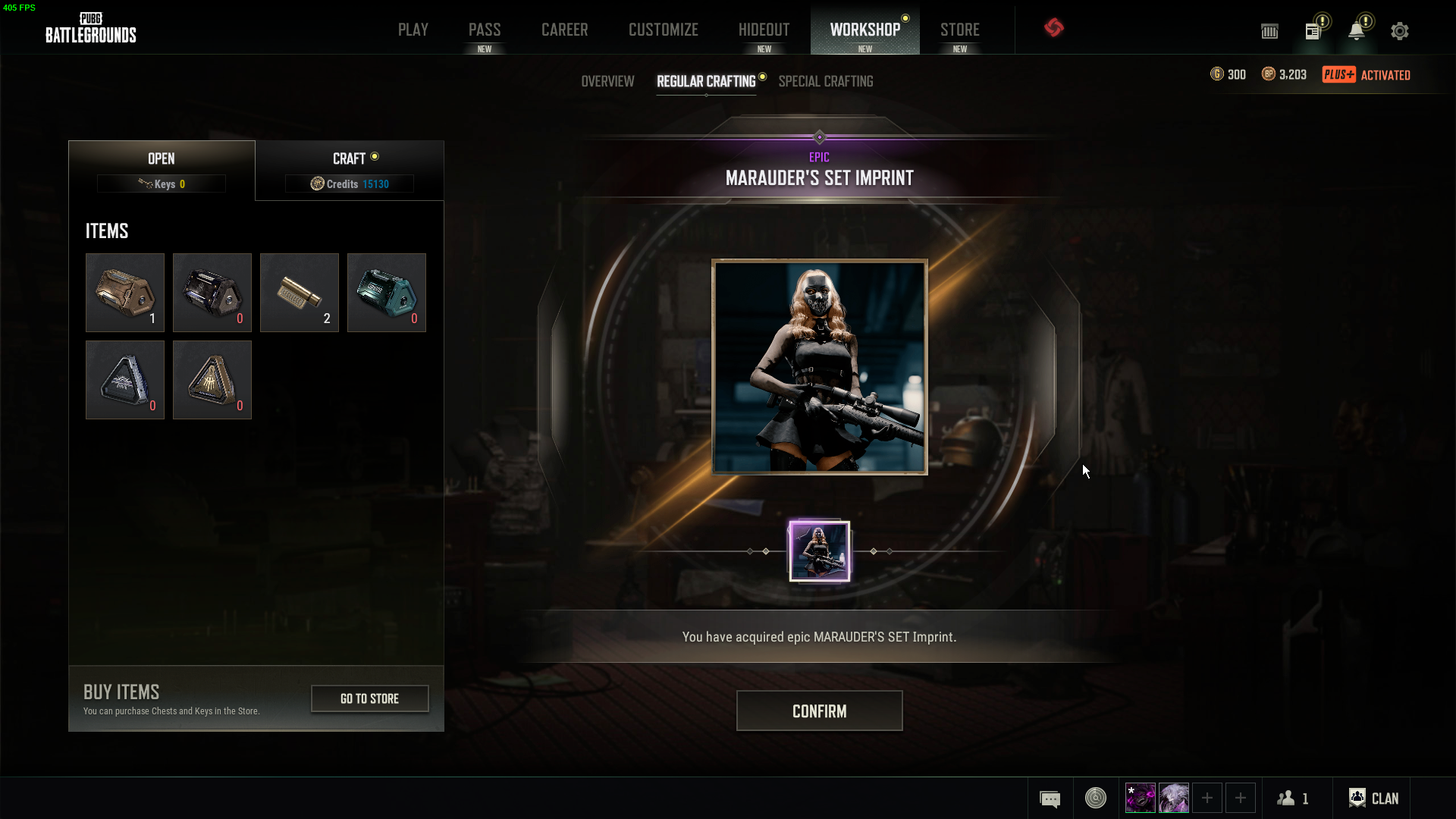
Task: Select the brown chest item slot
Action: coord(125,293)
